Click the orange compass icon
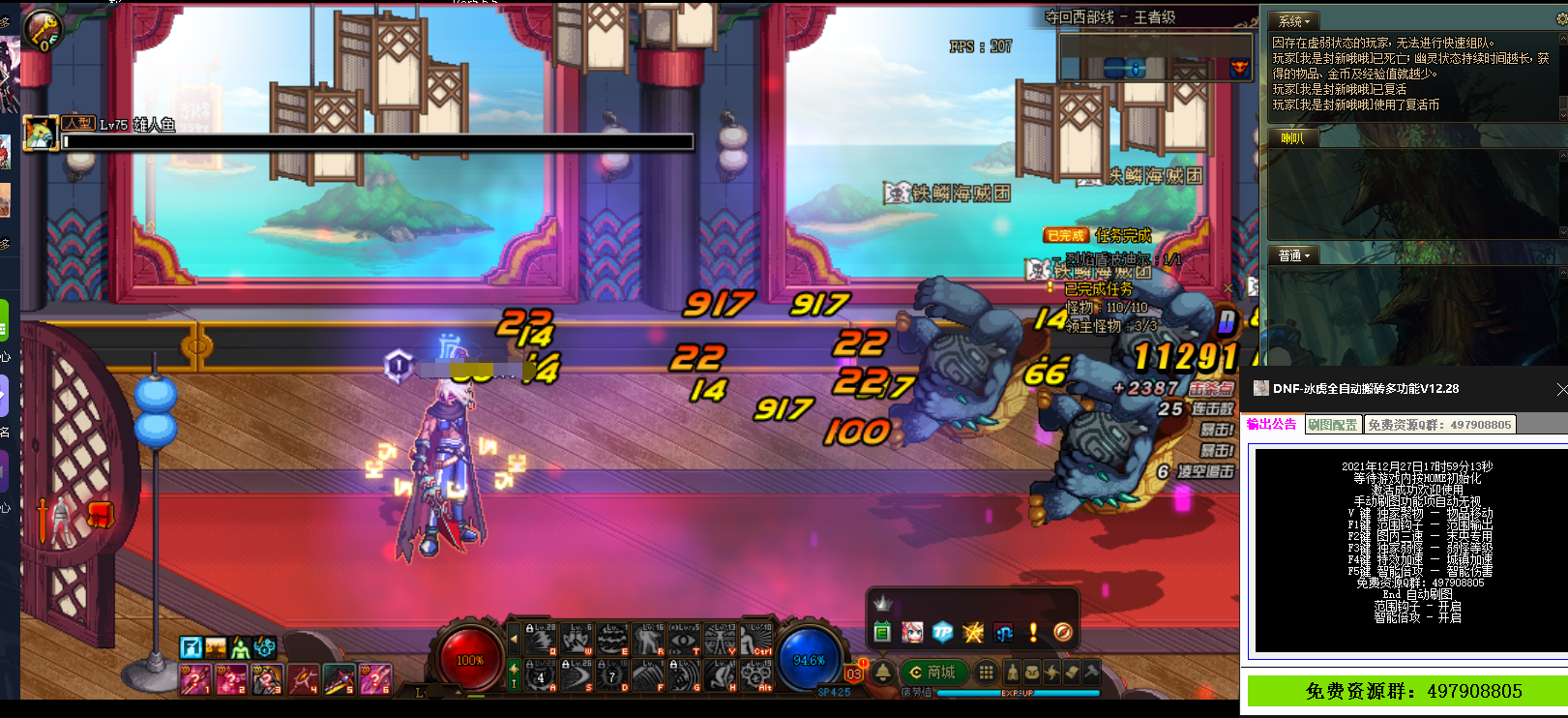 (1062, 632)
